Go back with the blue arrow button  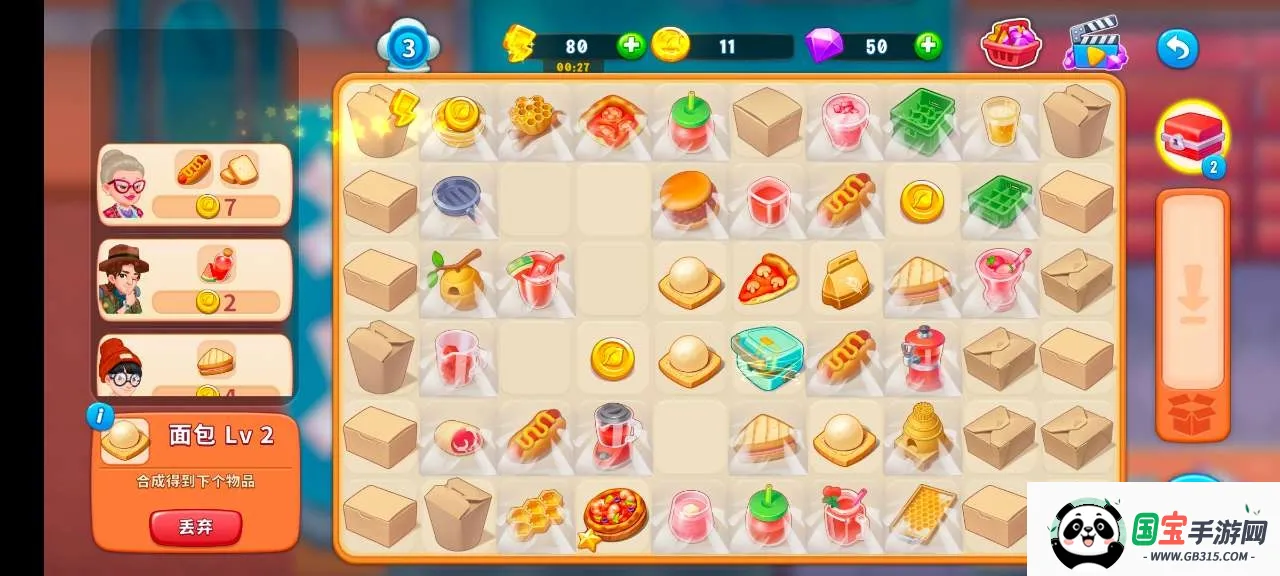tap(1178, 47)
